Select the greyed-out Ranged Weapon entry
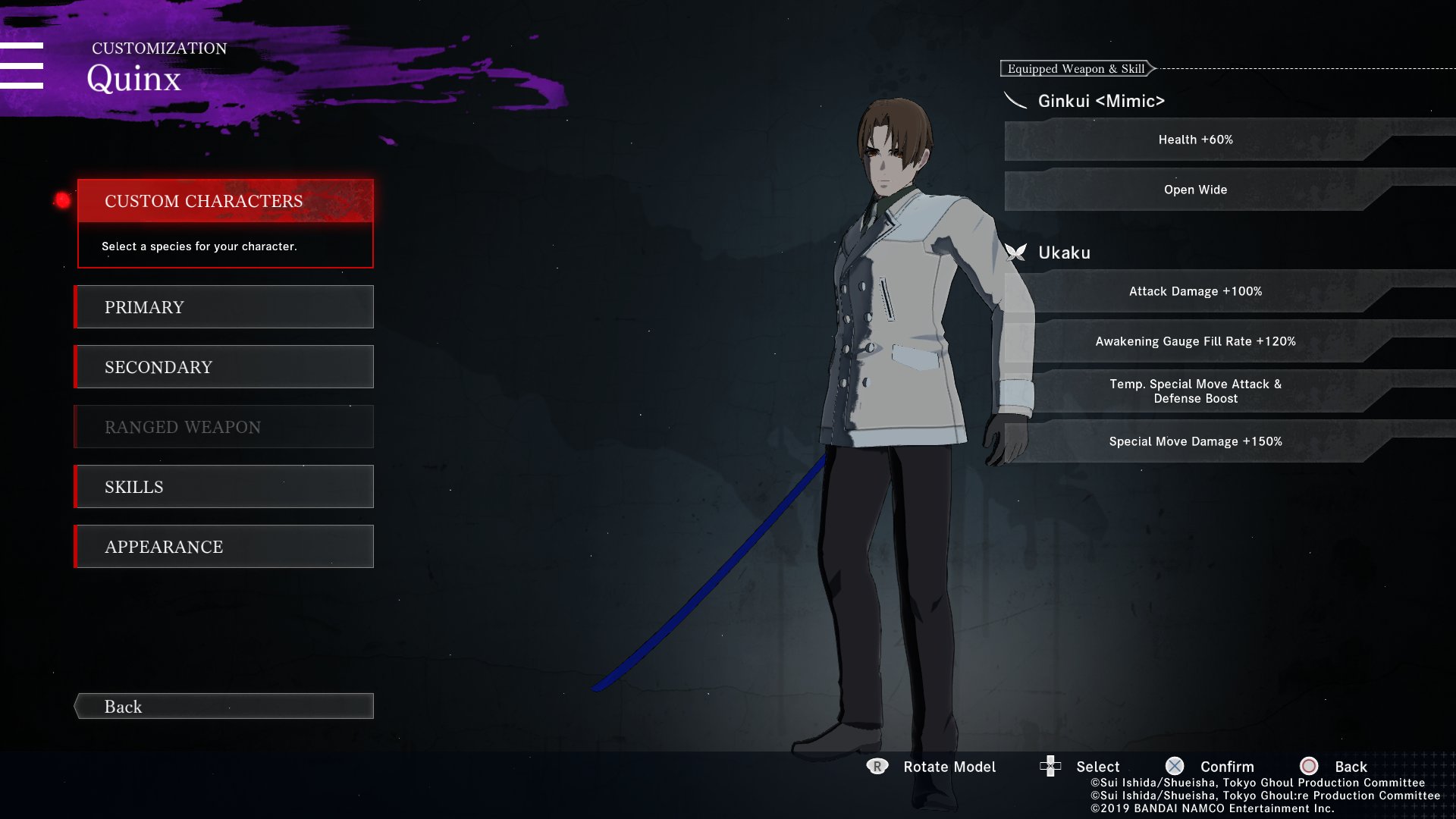Image resolution: width=1456 pixels, height=819 pixels. click(x=224, y=427)
